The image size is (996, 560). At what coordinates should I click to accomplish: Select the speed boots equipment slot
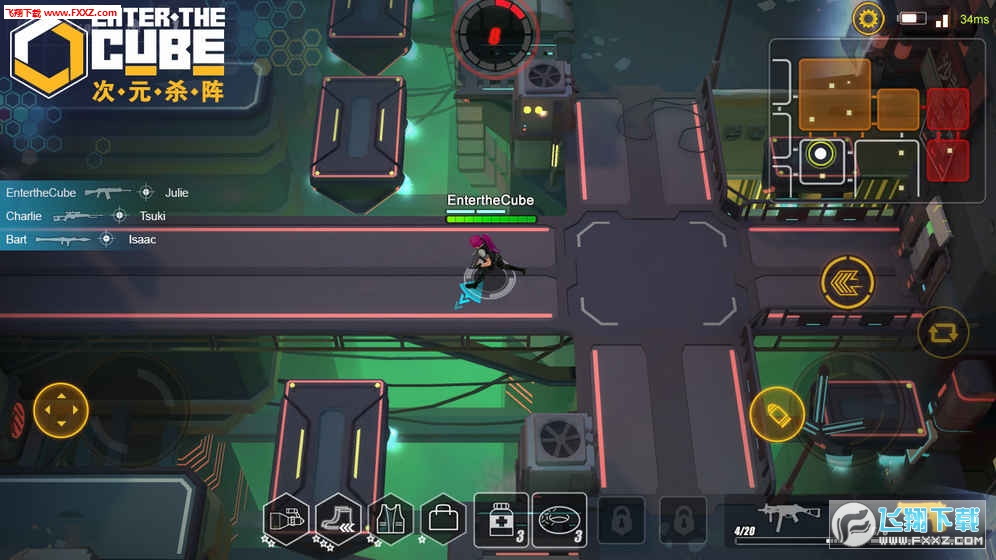click(x=338, y=520)
